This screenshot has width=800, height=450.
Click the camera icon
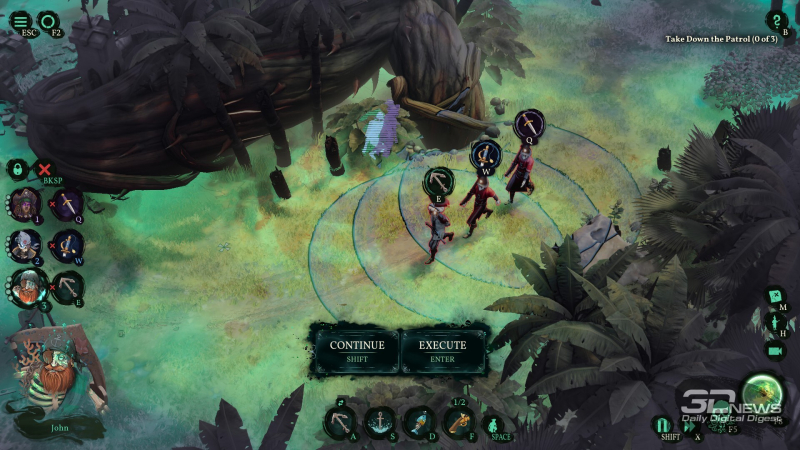[x=775, y=351]
